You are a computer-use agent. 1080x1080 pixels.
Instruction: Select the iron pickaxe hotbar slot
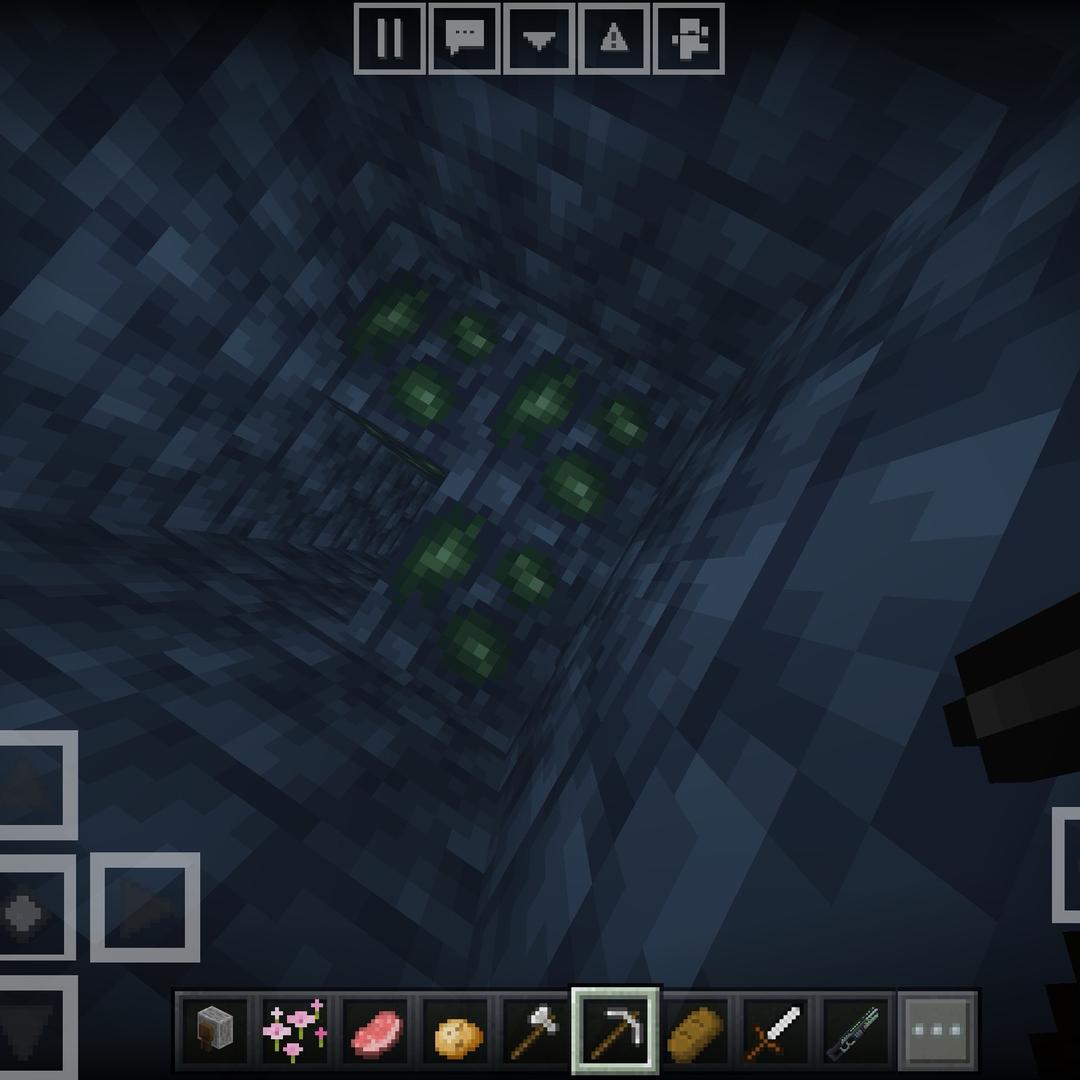tap(615, 1031)
